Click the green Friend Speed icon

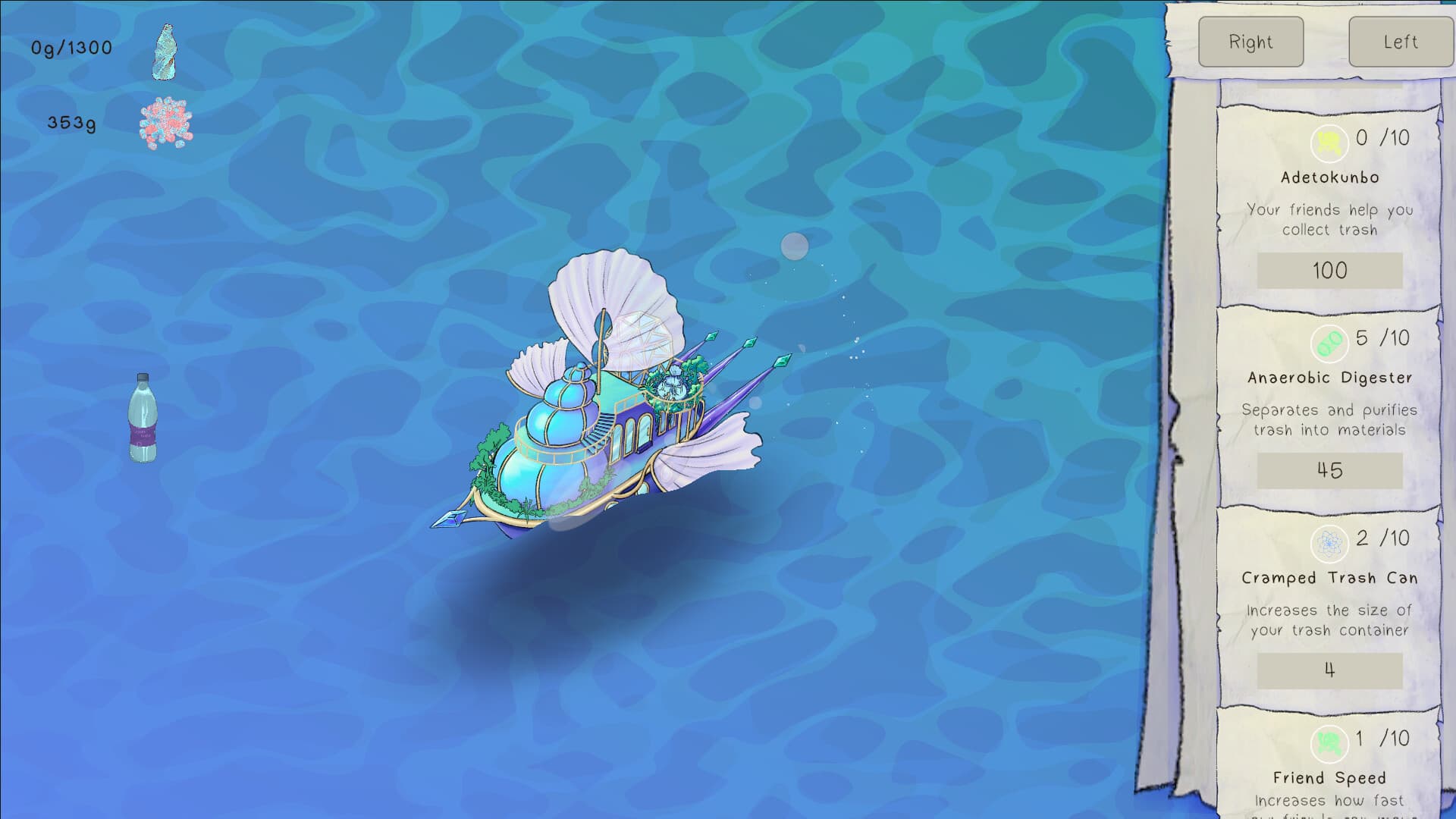[x=1328, y=744]
